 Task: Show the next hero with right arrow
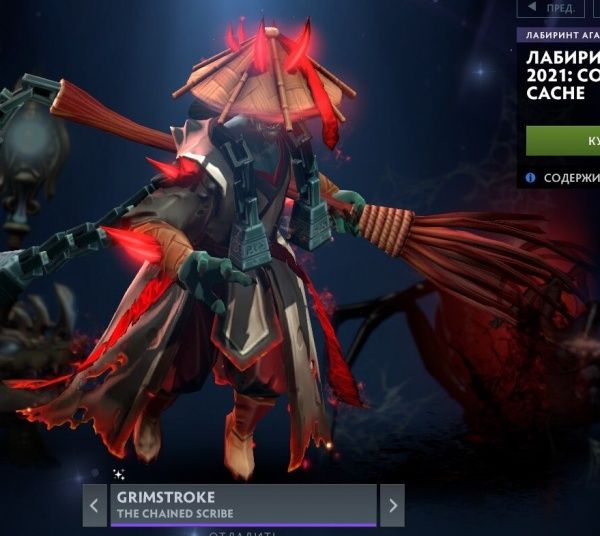[x=392, y=505]
